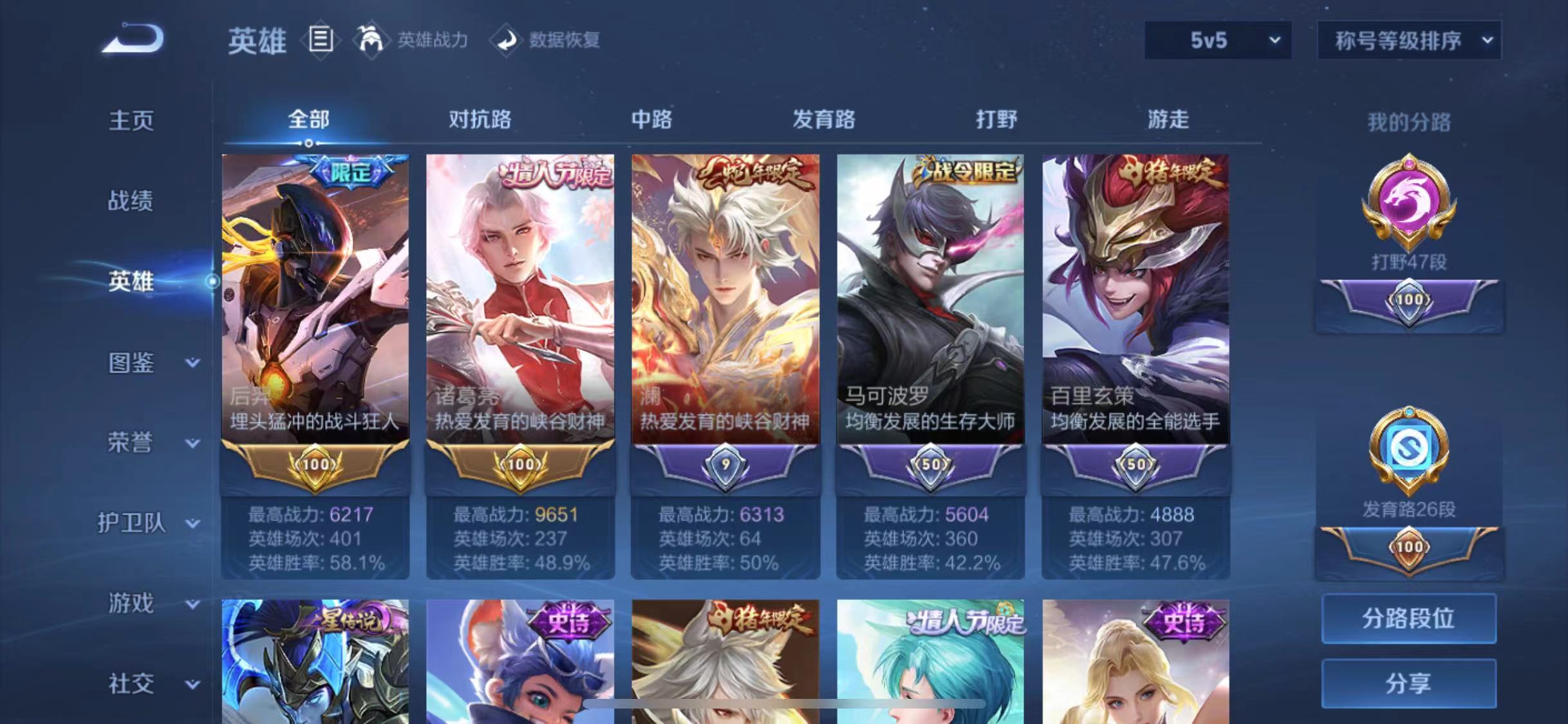Switch to the 对抗路 tab
Screen dimensions: 1568x724
480,120
